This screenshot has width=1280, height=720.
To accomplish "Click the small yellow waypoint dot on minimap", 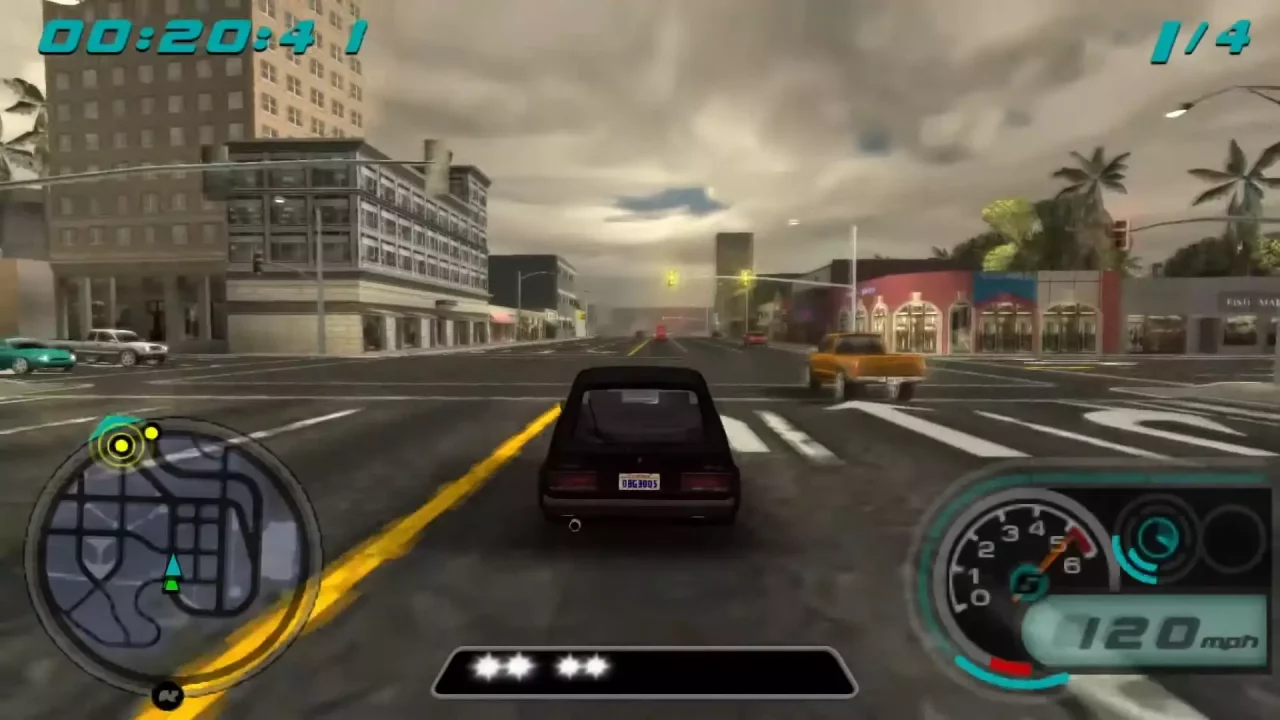I will pyautogui.click(x=151, y=432).
